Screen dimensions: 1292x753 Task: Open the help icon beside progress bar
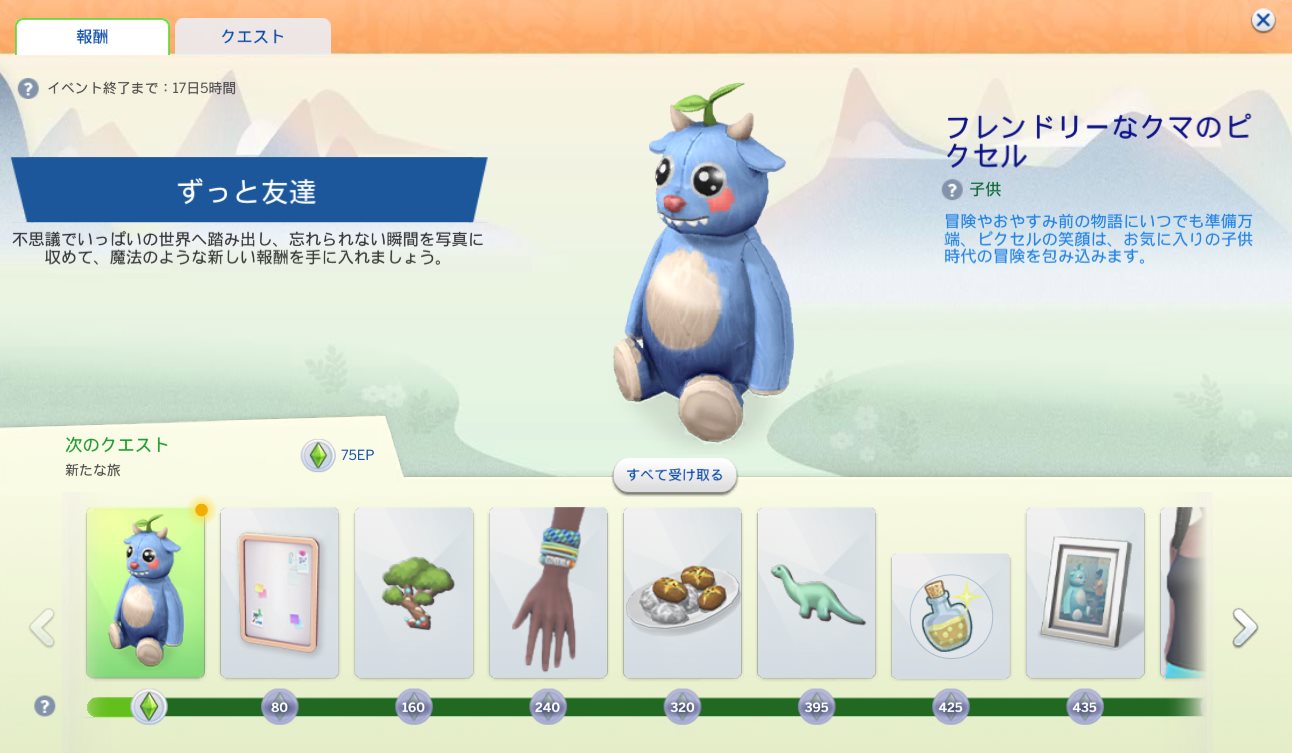pyautogui.click(x=44, y=706)
